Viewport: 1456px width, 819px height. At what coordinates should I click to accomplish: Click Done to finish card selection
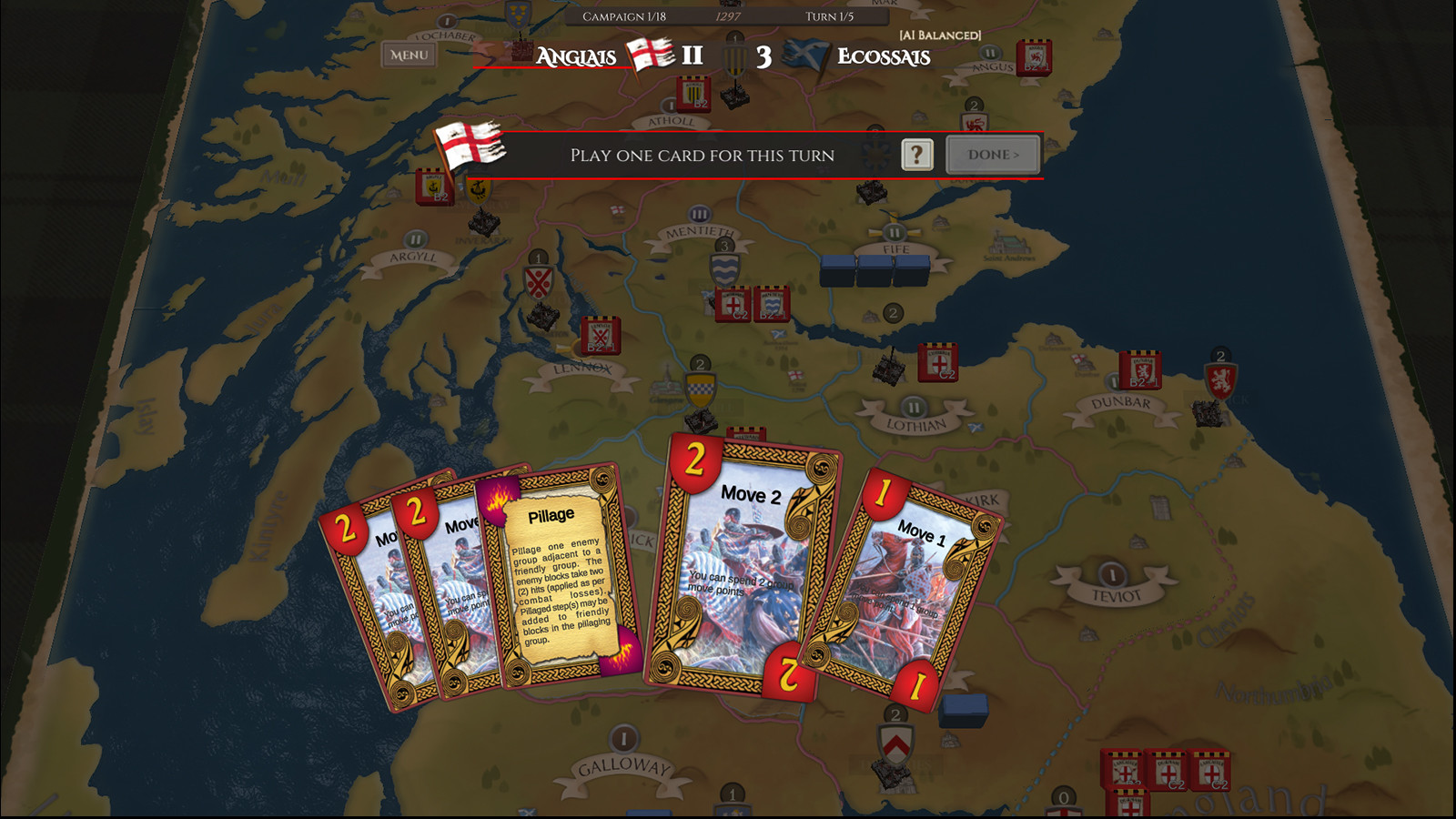(x=992, y=155)
